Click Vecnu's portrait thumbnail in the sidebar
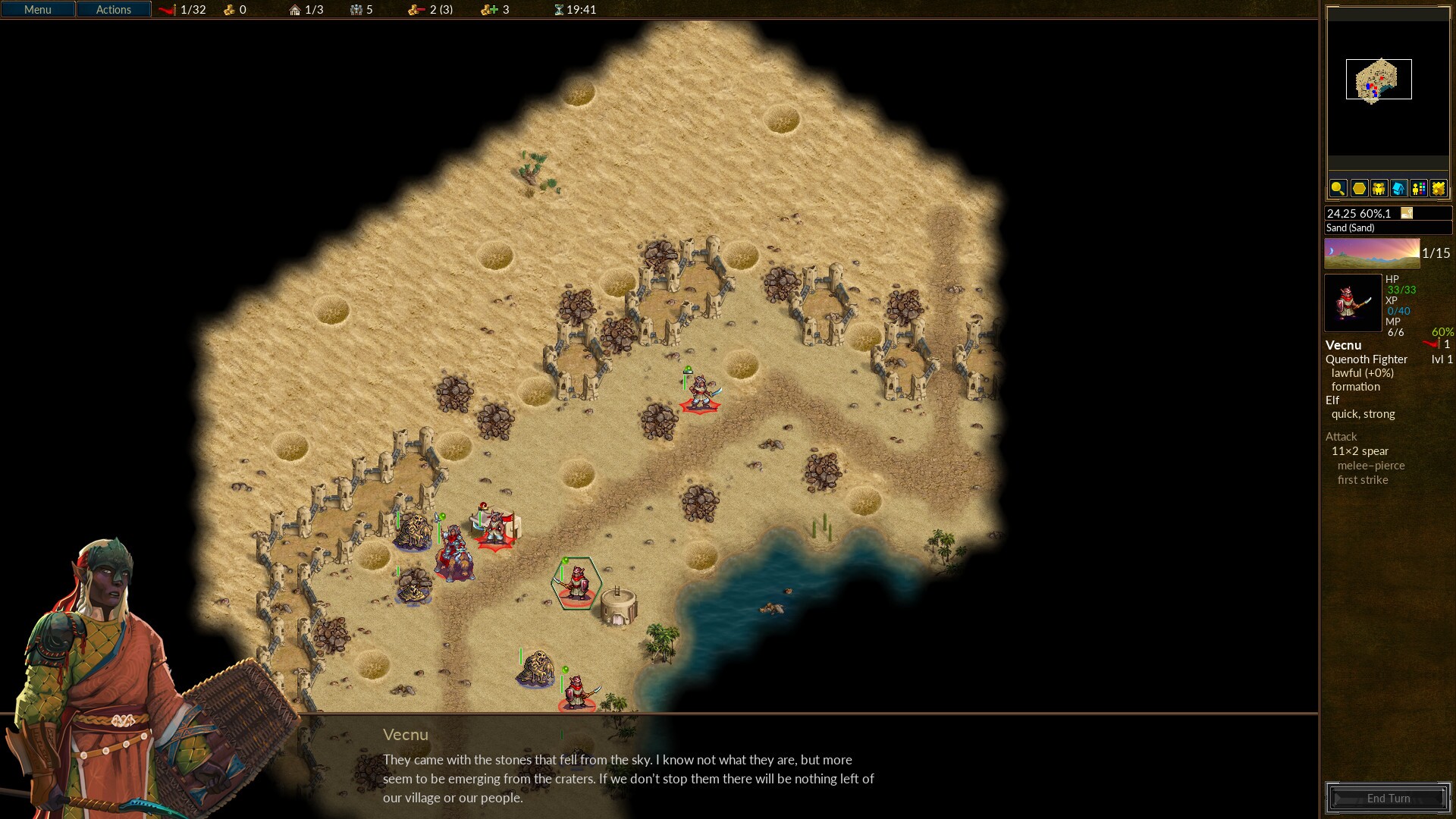This screenshot has width=1456, height=819. point(1352,303)
